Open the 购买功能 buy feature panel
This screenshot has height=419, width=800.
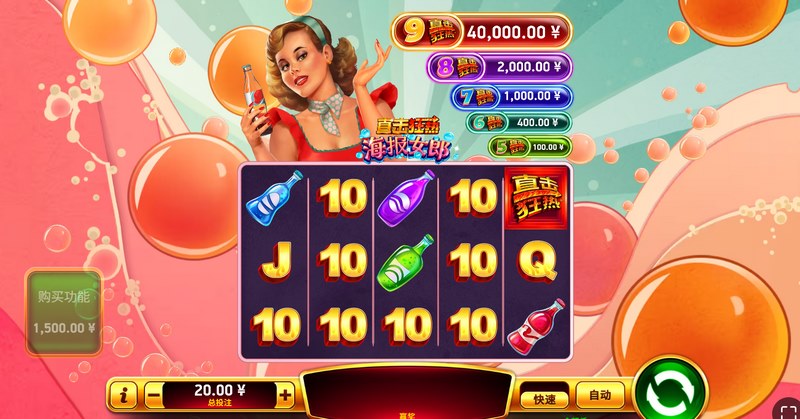coord(64,312)
